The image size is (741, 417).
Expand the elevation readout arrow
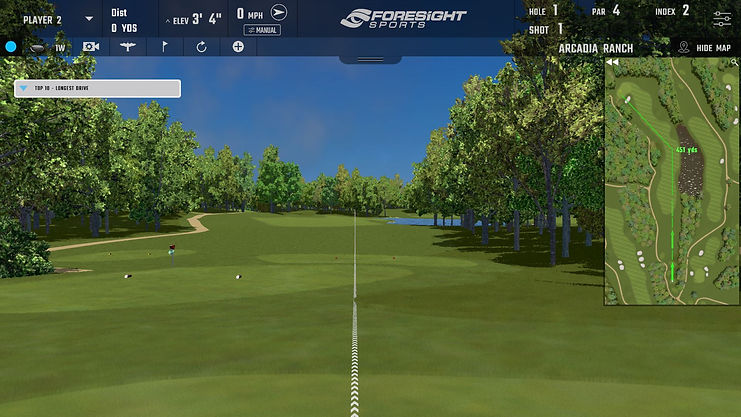coord(167,18)
